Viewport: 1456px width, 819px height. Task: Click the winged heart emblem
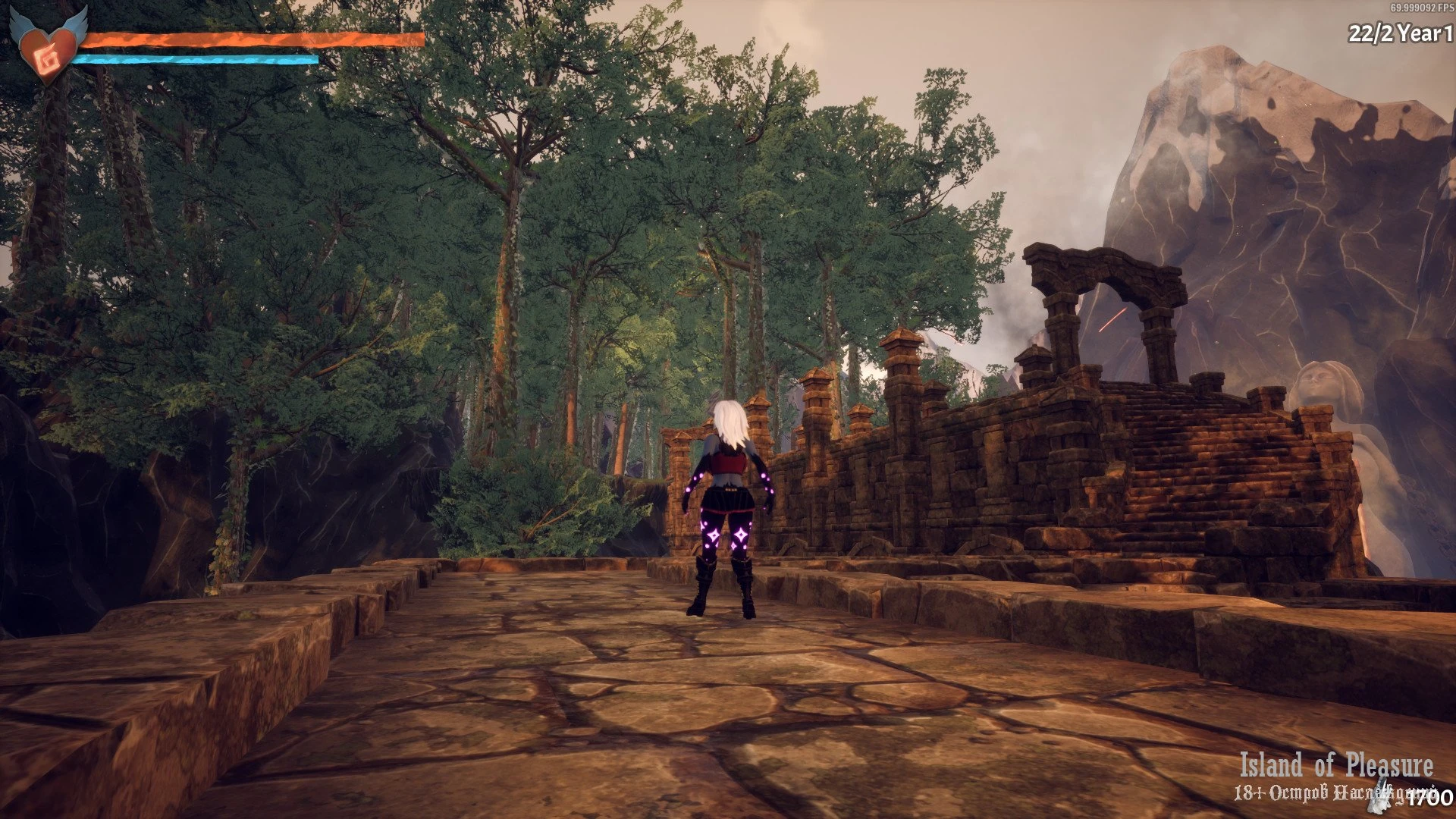point(48,47)
